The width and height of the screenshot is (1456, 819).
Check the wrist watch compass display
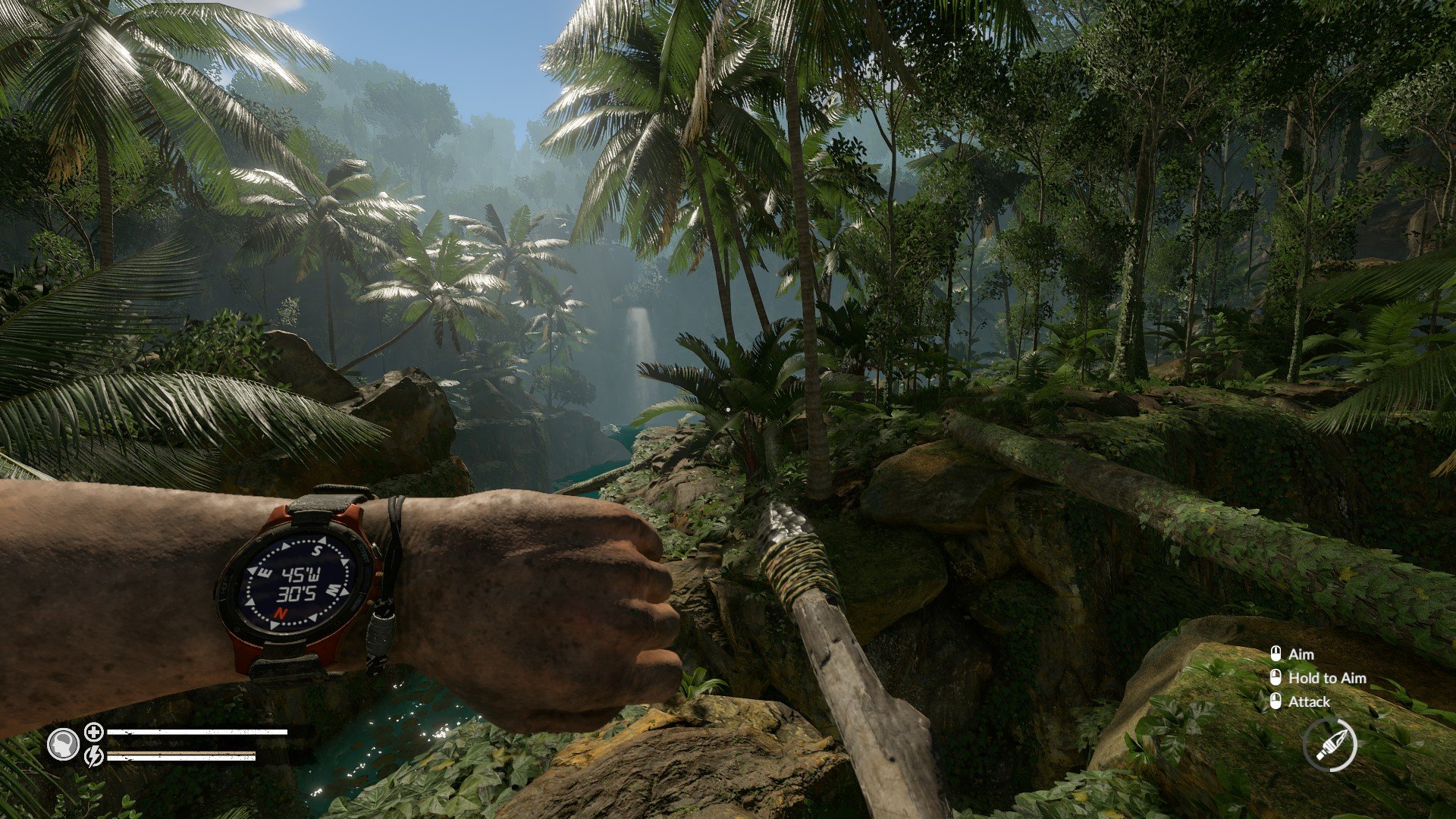coord(298,582)
